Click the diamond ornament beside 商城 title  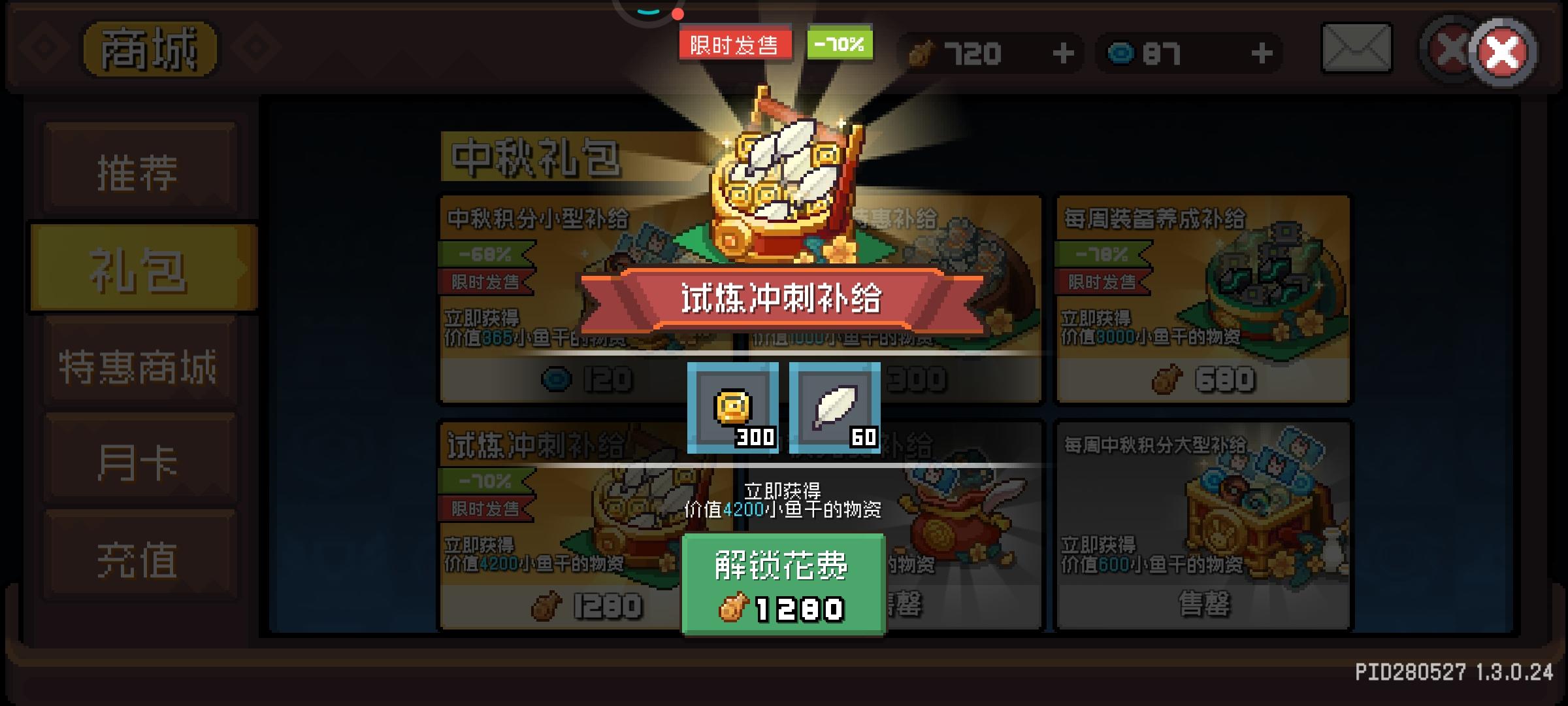(44, 47)
